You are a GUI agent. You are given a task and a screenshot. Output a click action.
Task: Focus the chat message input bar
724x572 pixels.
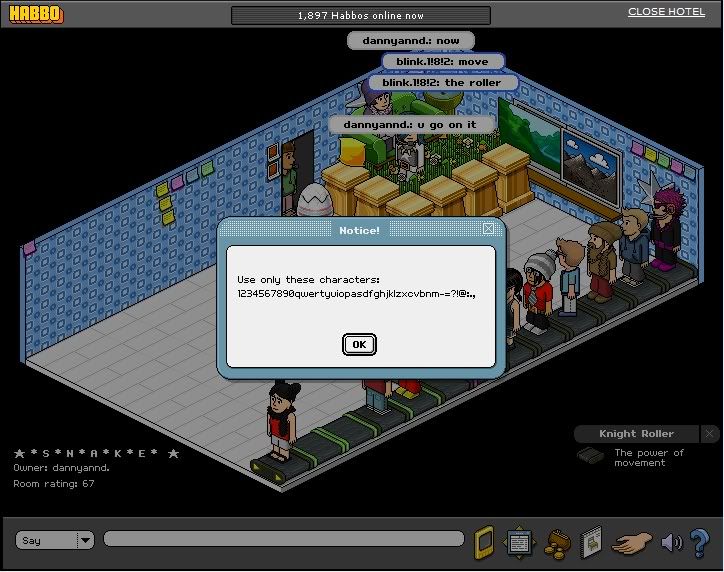point(283,539)
